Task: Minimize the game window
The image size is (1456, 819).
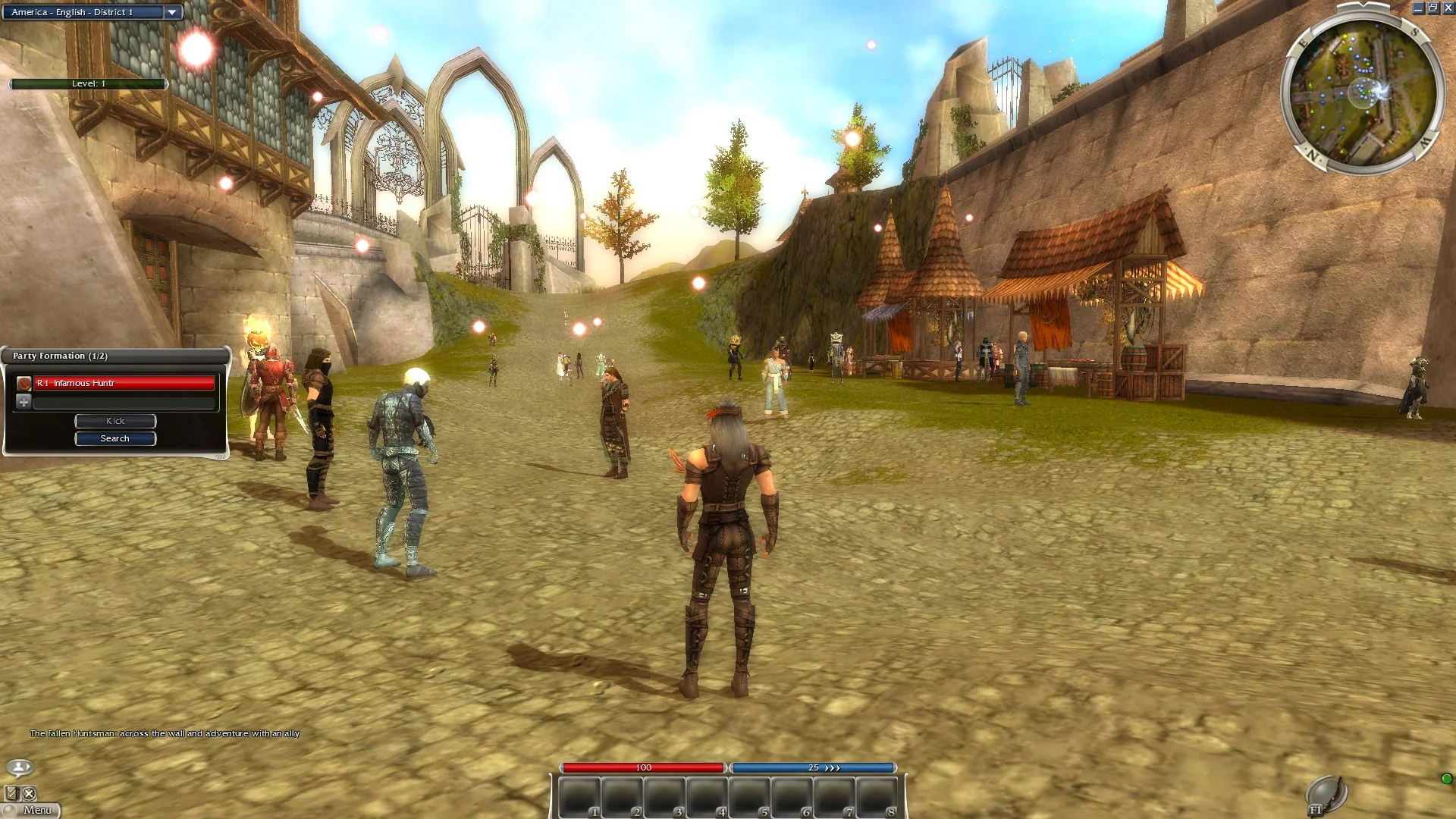Action: 1418,8
